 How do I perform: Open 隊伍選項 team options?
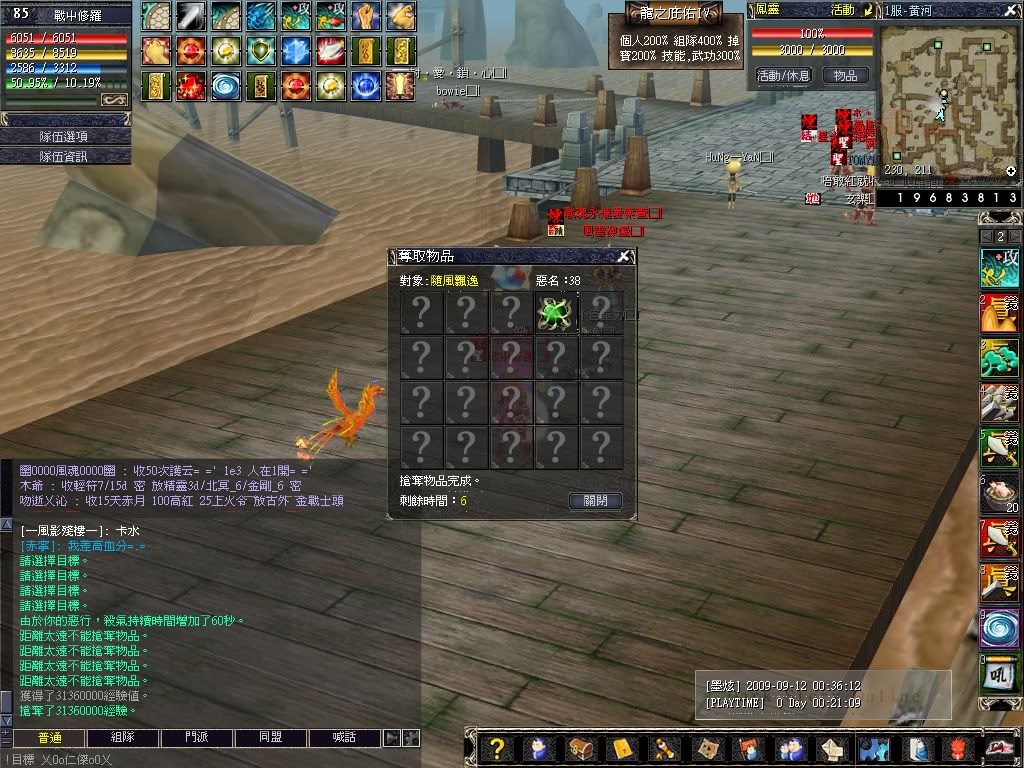65,136
